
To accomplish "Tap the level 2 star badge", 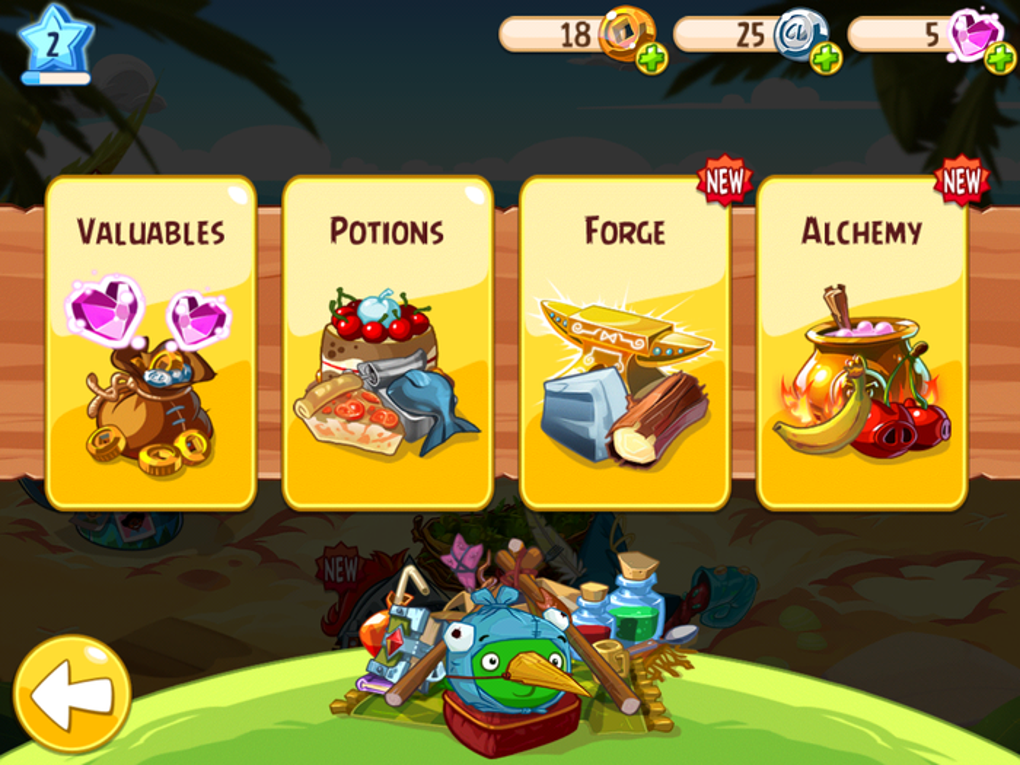I will (x=55, y=41).
